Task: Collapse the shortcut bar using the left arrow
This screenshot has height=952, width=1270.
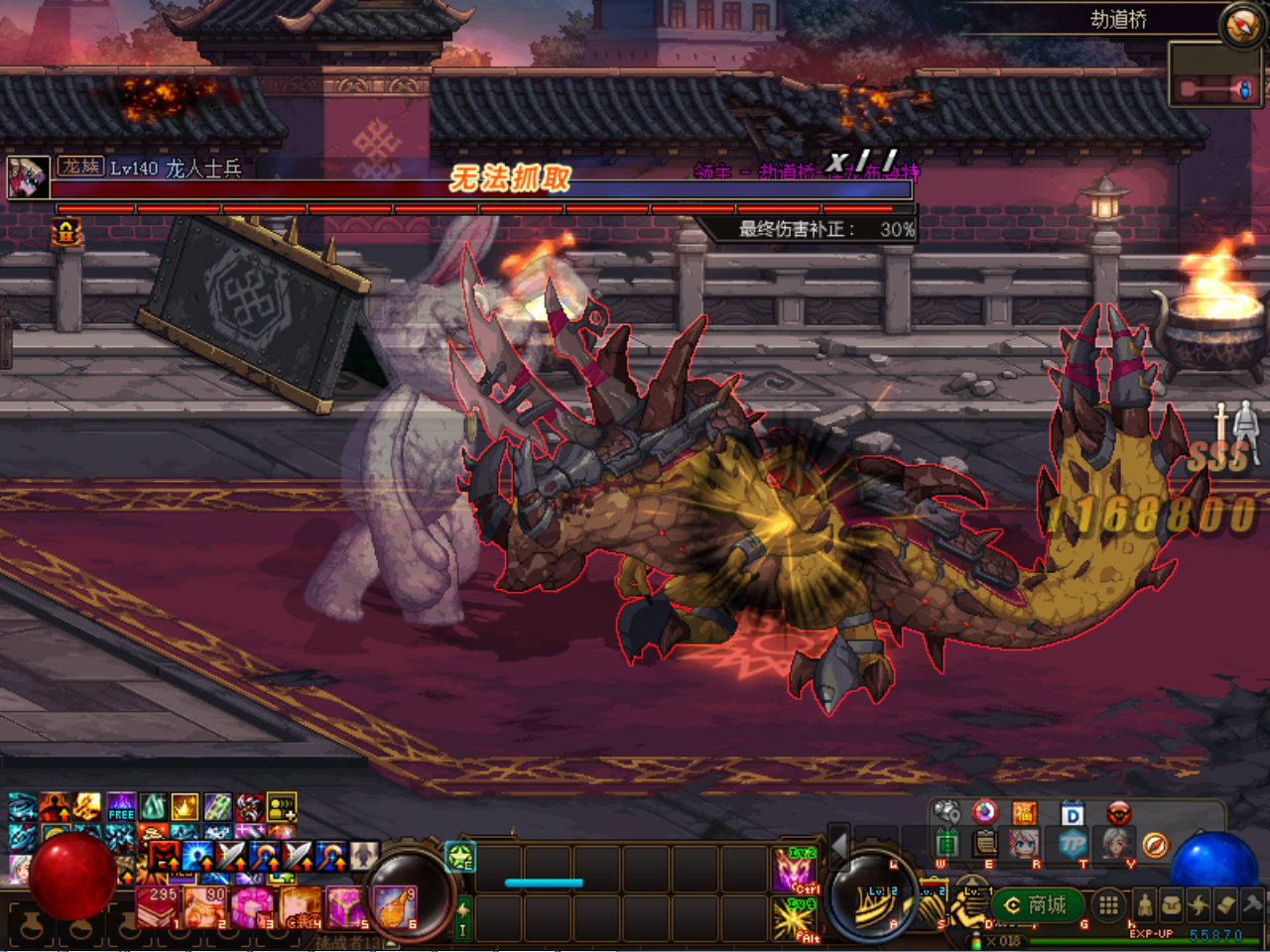Action: 838,848
